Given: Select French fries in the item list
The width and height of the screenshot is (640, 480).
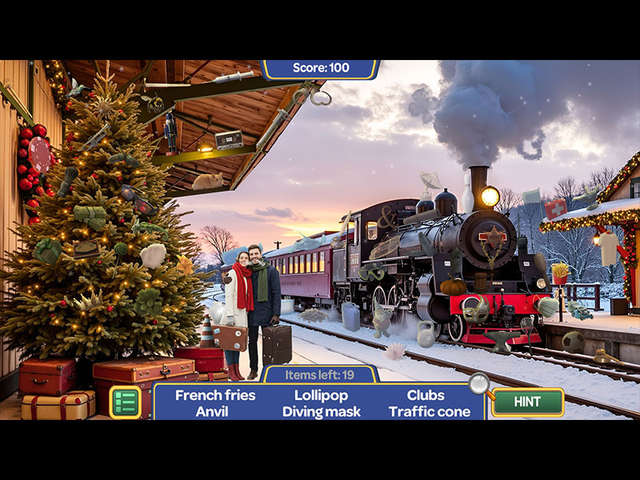Looking at the screenshot, I should pyautogui.click(x=215, y=395).
